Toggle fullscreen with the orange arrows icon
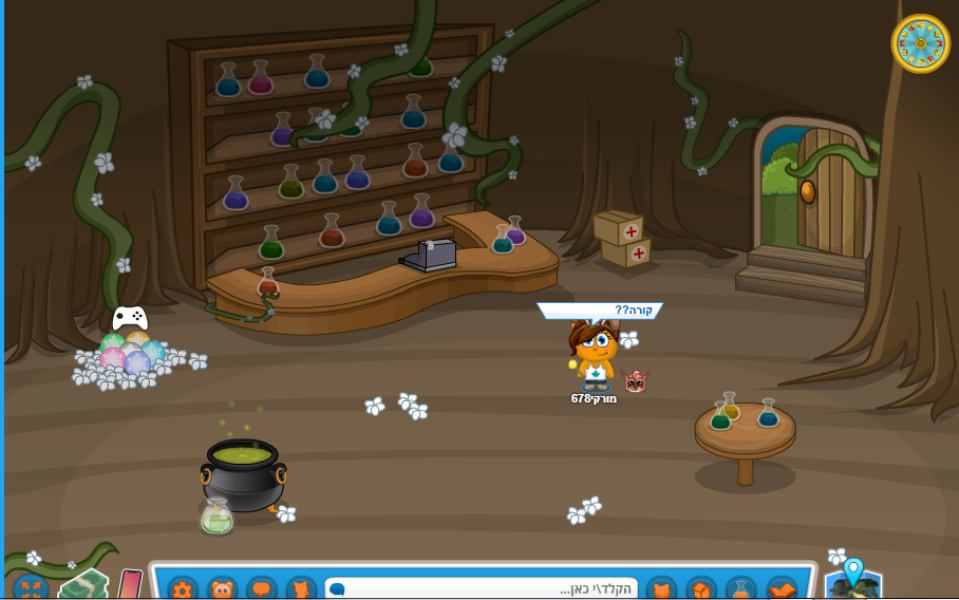This screenshot has height=600, width=959. coord(30,588)
